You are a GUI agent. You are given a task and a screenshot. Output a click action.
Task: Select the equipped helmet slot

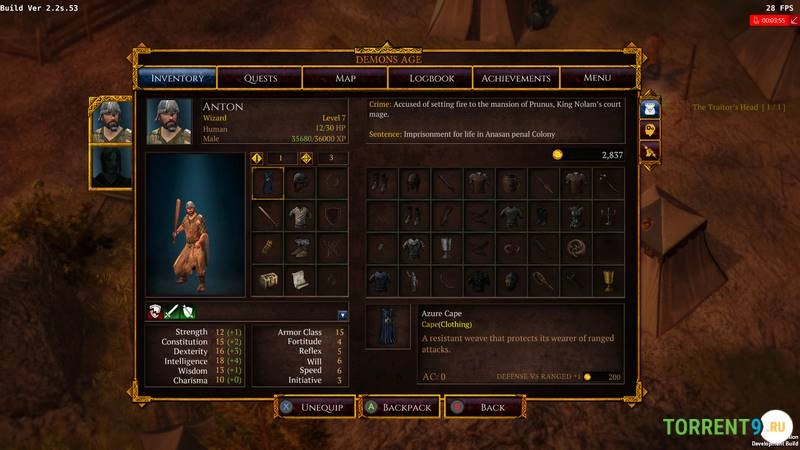click(x=300, y=183)
